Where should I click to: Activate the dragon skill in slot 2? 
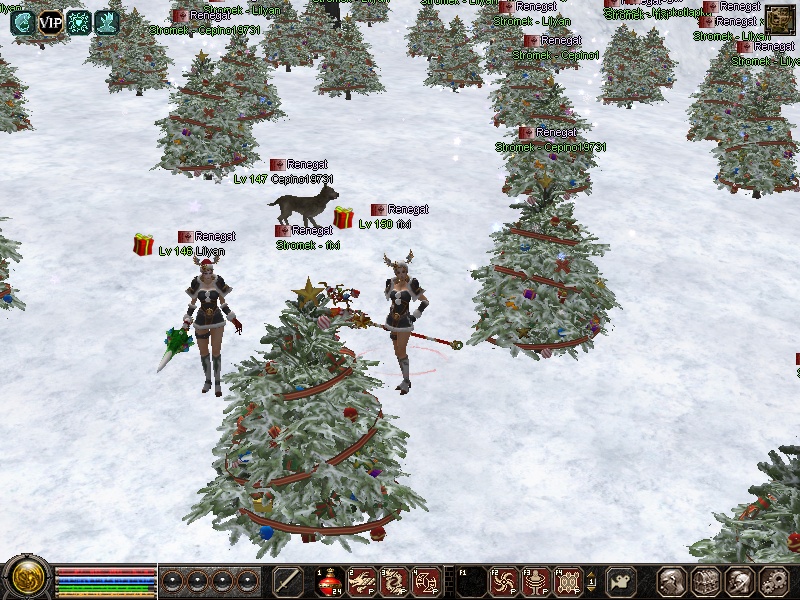click(361, 581)
